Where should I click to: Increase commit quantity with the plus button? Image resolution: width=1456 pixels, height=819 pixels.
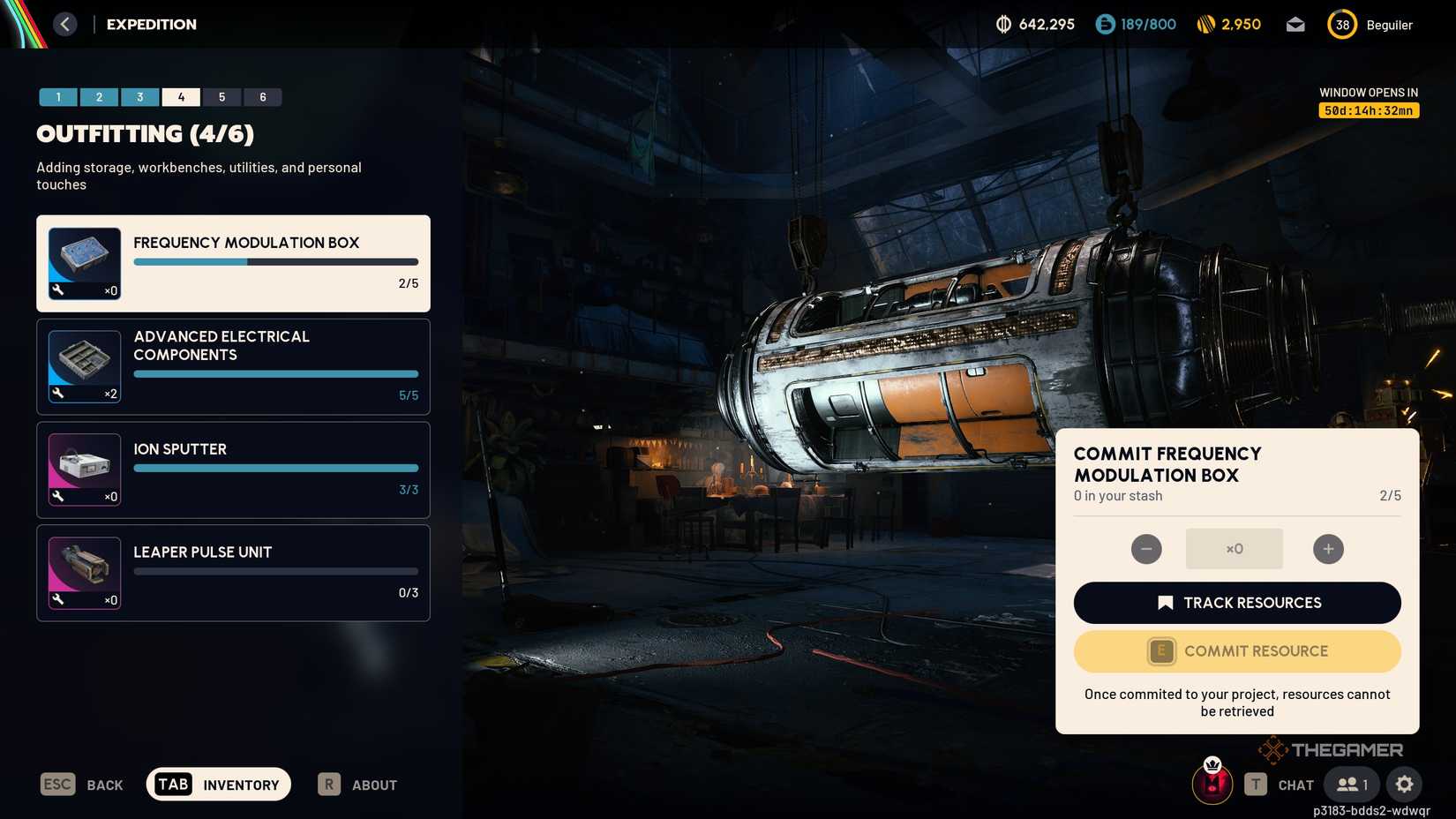[1327, 548]
